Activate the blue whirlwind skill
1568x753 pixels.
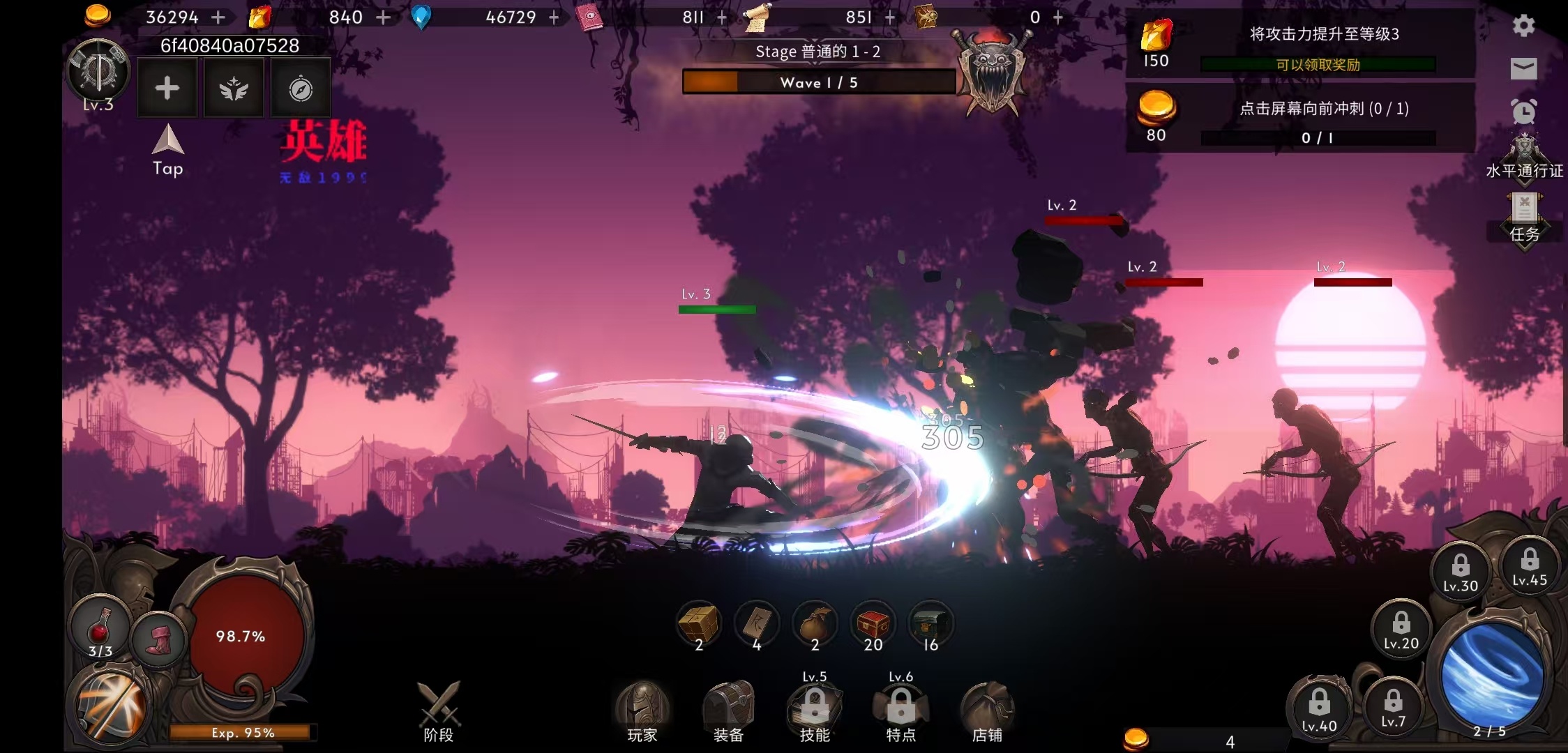pyautogui.click(x=1491, y=674)
